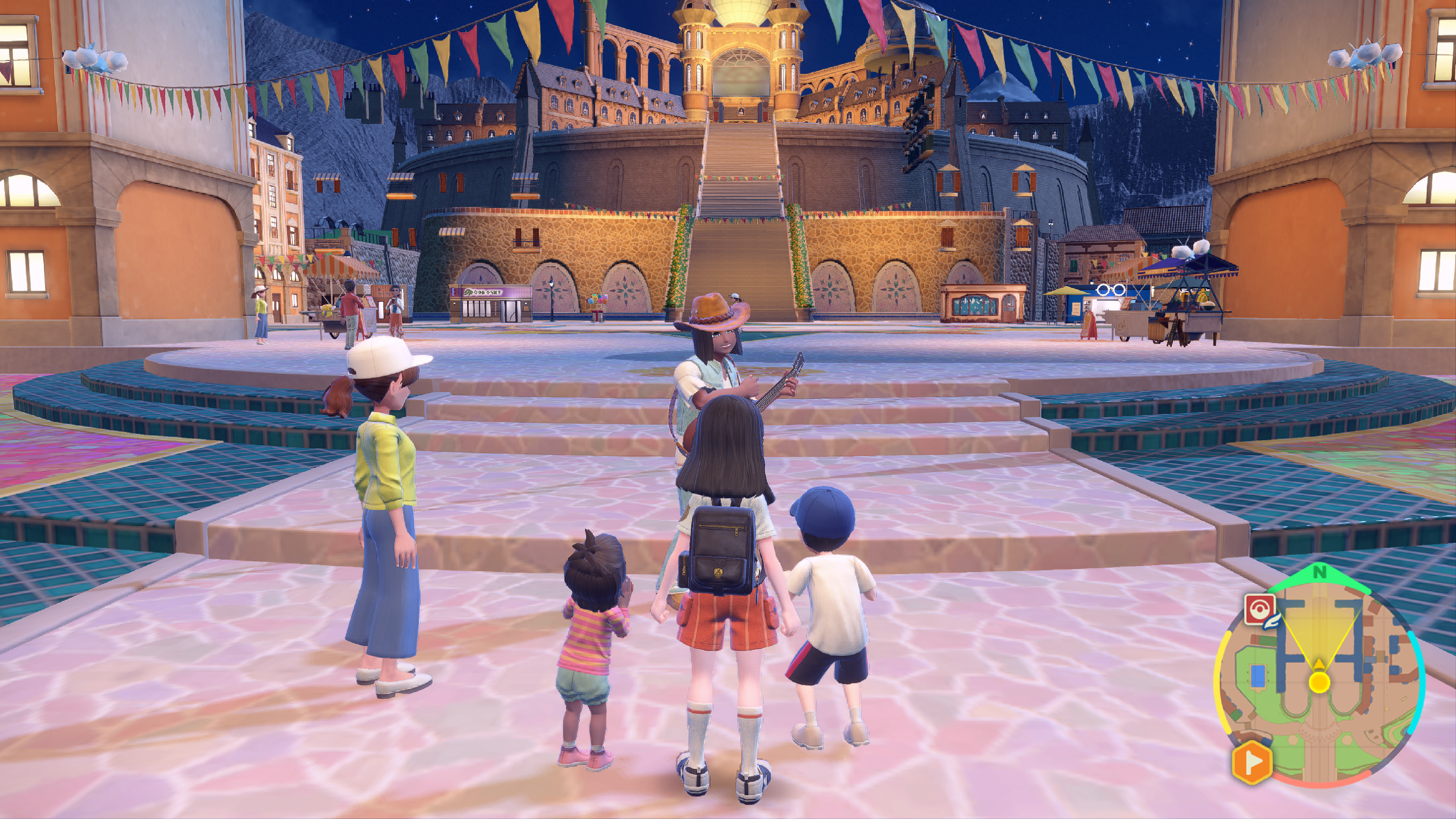Click the green north compass indicator
The width and height of the screenshot is (1456, 819).
(1319, 573)
